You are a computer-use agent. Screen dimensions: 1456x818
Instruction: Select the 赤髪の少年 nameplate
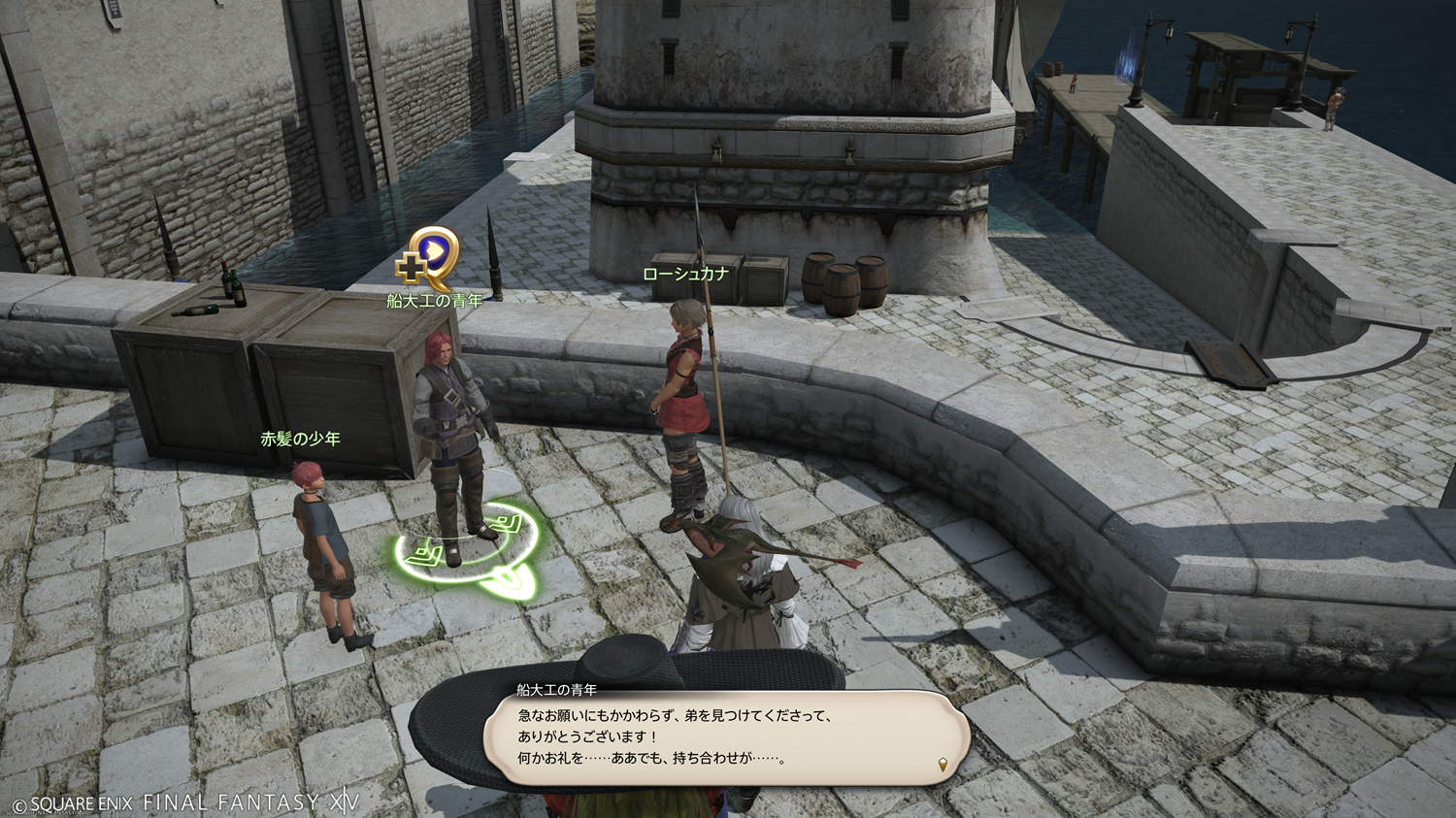[300, 439]
